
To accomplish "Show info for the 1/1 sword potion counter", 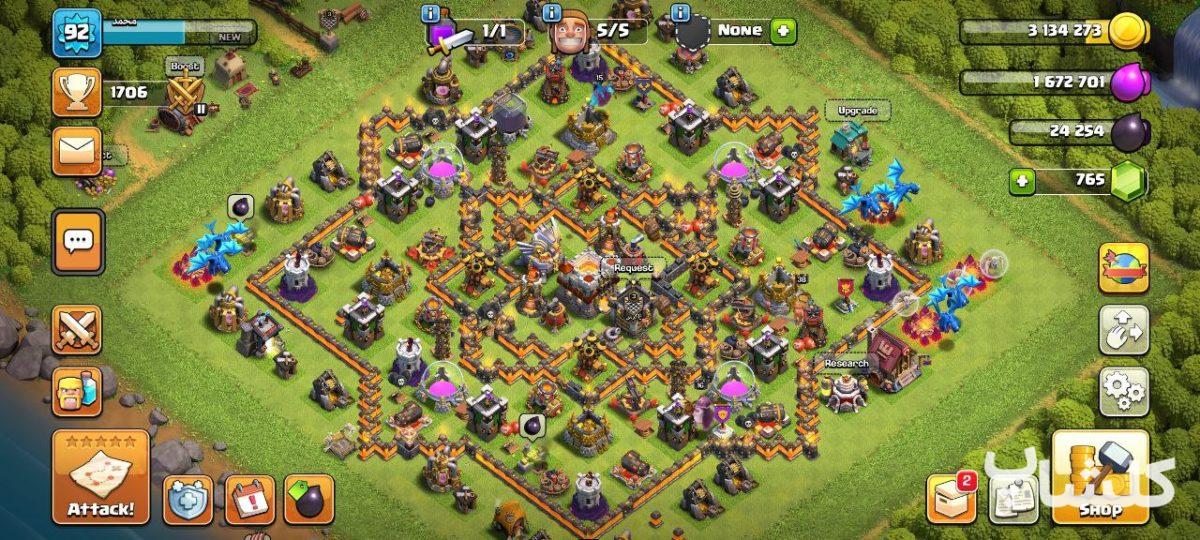I will [431, 14].
